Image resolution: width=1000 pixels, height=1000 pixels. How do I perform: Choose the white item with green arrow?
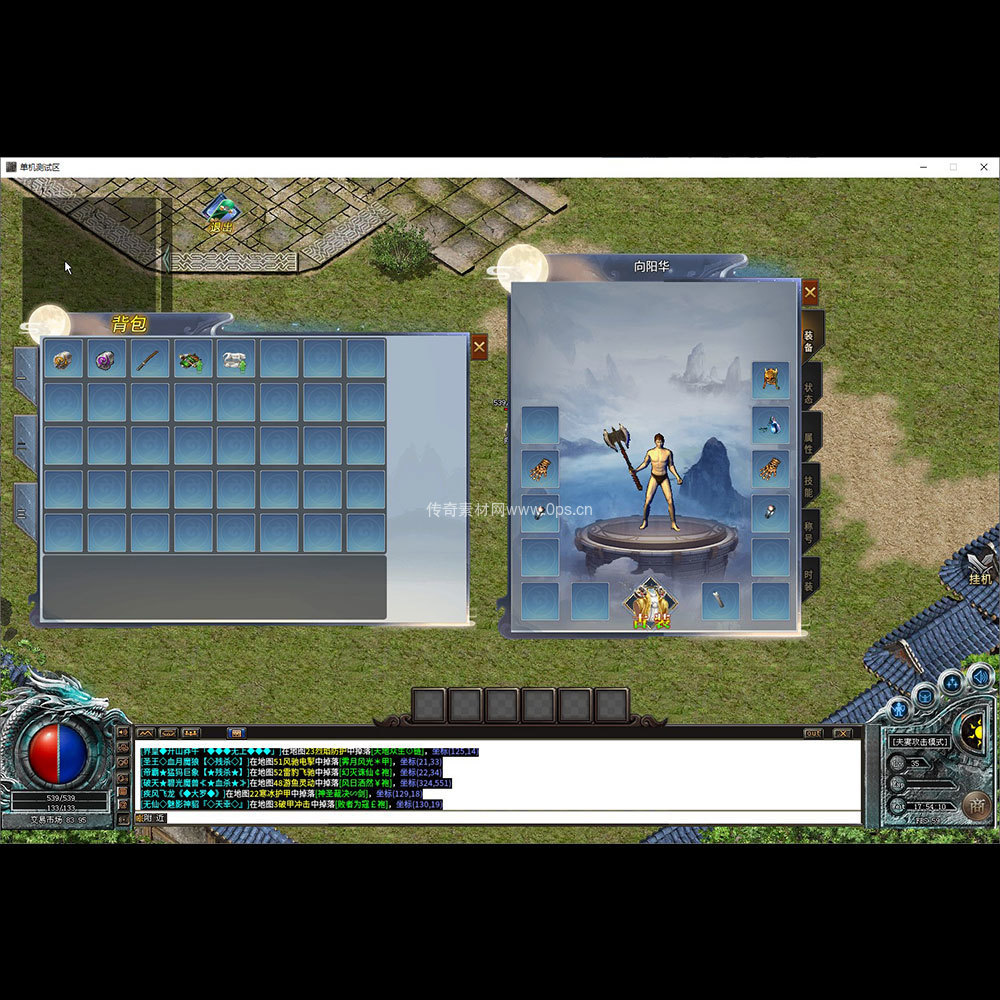(237, 358)
